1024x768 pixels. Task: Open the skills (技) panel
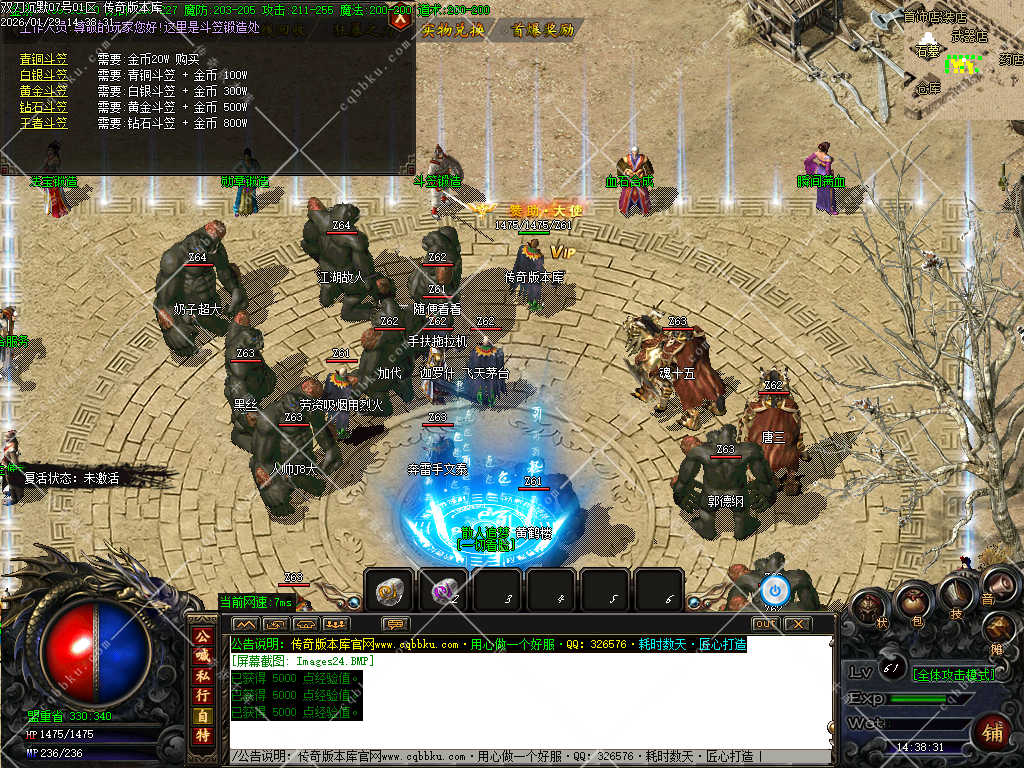coord(957,595)
